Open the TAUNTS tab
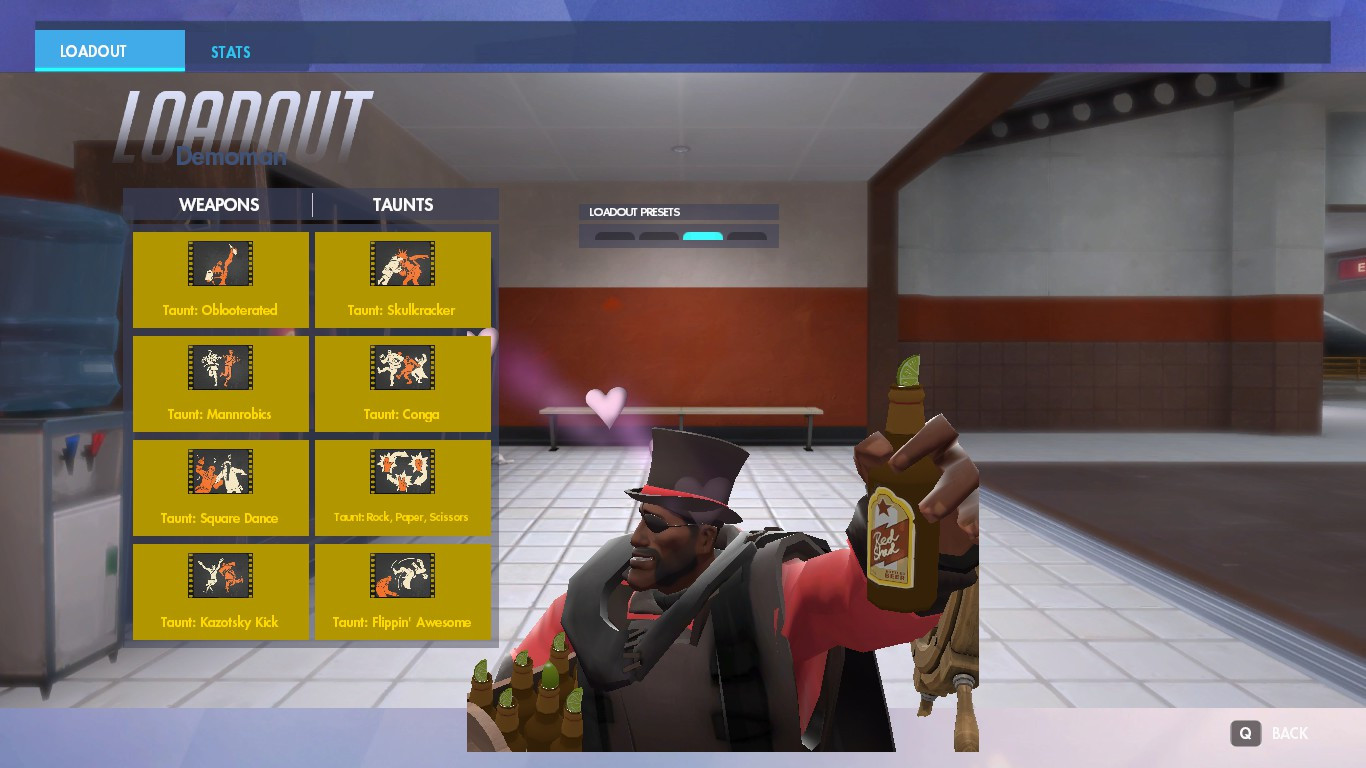Viewport: 1366px width, 768px height. pyautogui.click(x=402, y=204)
